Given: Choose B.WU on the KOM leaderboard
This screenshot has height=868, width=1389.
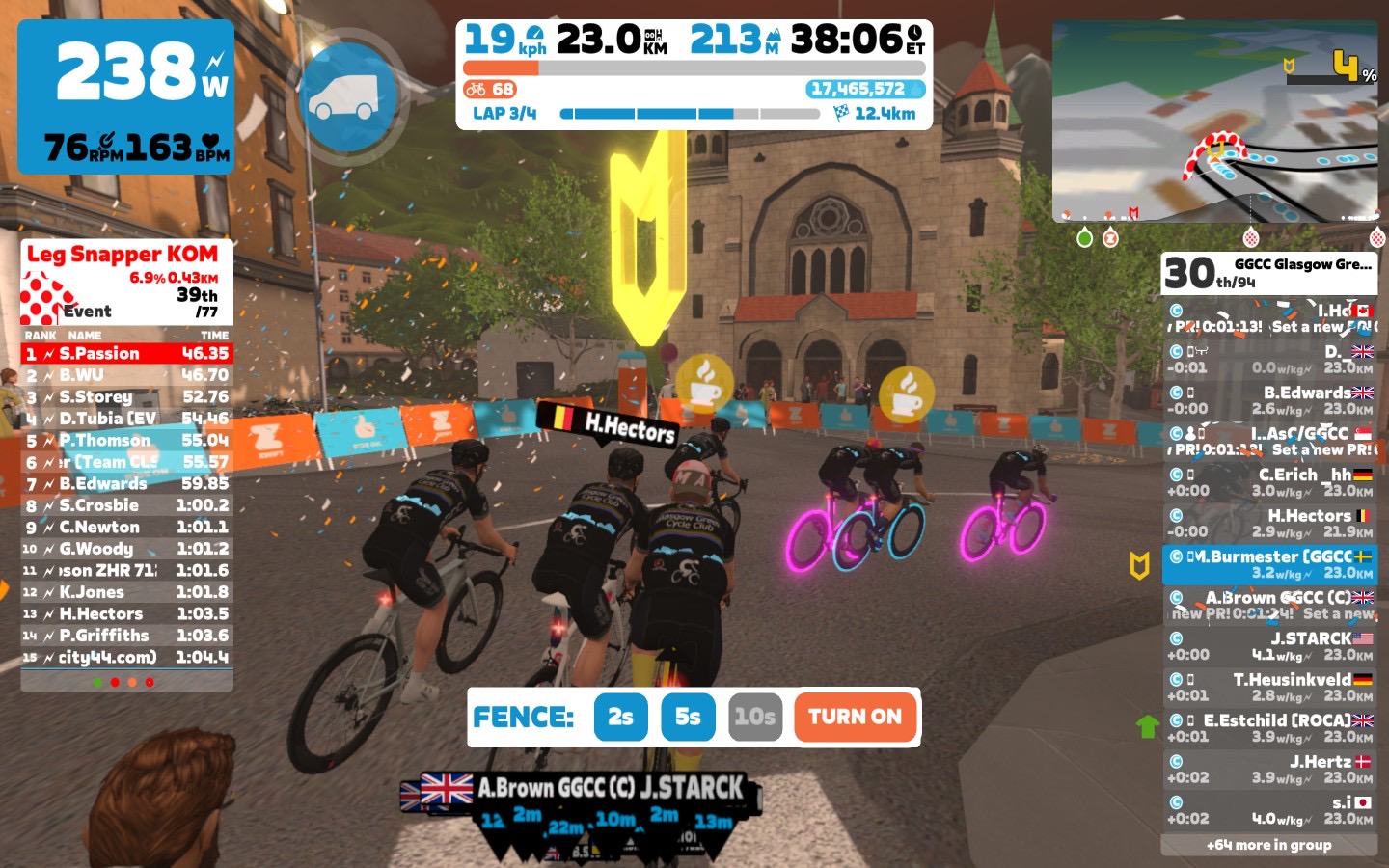Looking at the screenshot, I should [126, 375].
